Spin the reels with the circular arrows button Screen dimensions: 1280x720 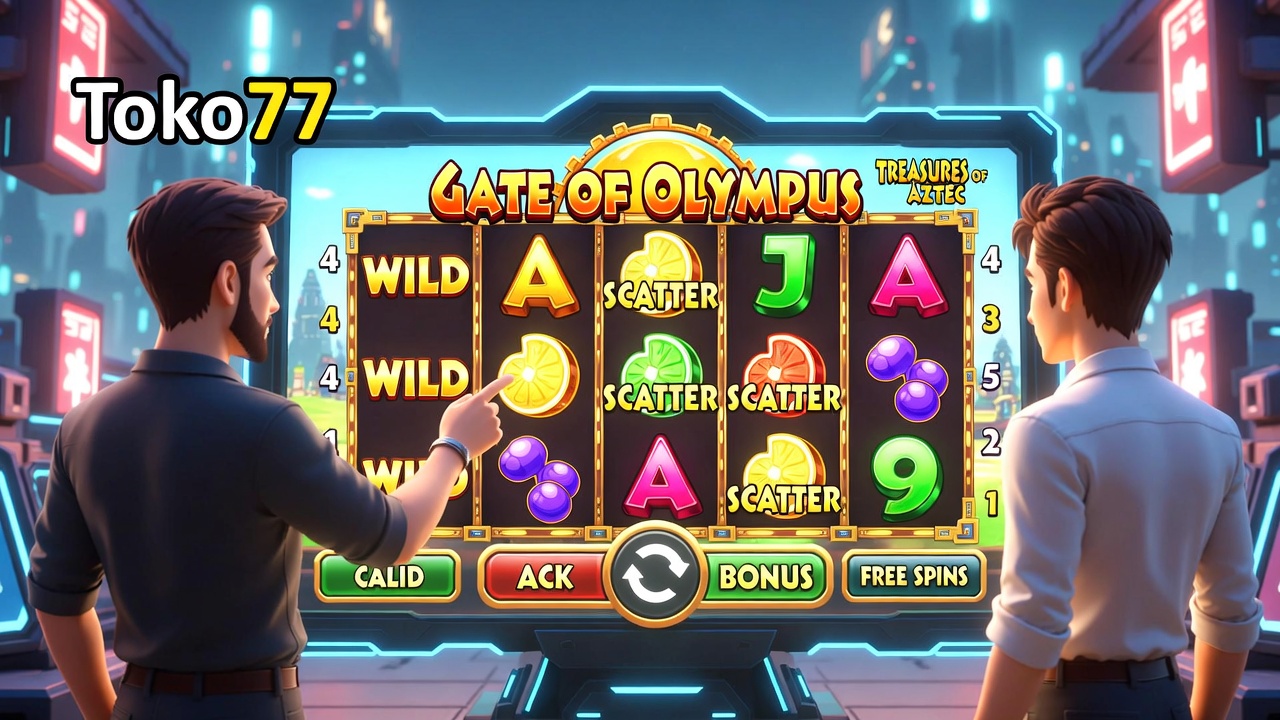pos(656,575)
